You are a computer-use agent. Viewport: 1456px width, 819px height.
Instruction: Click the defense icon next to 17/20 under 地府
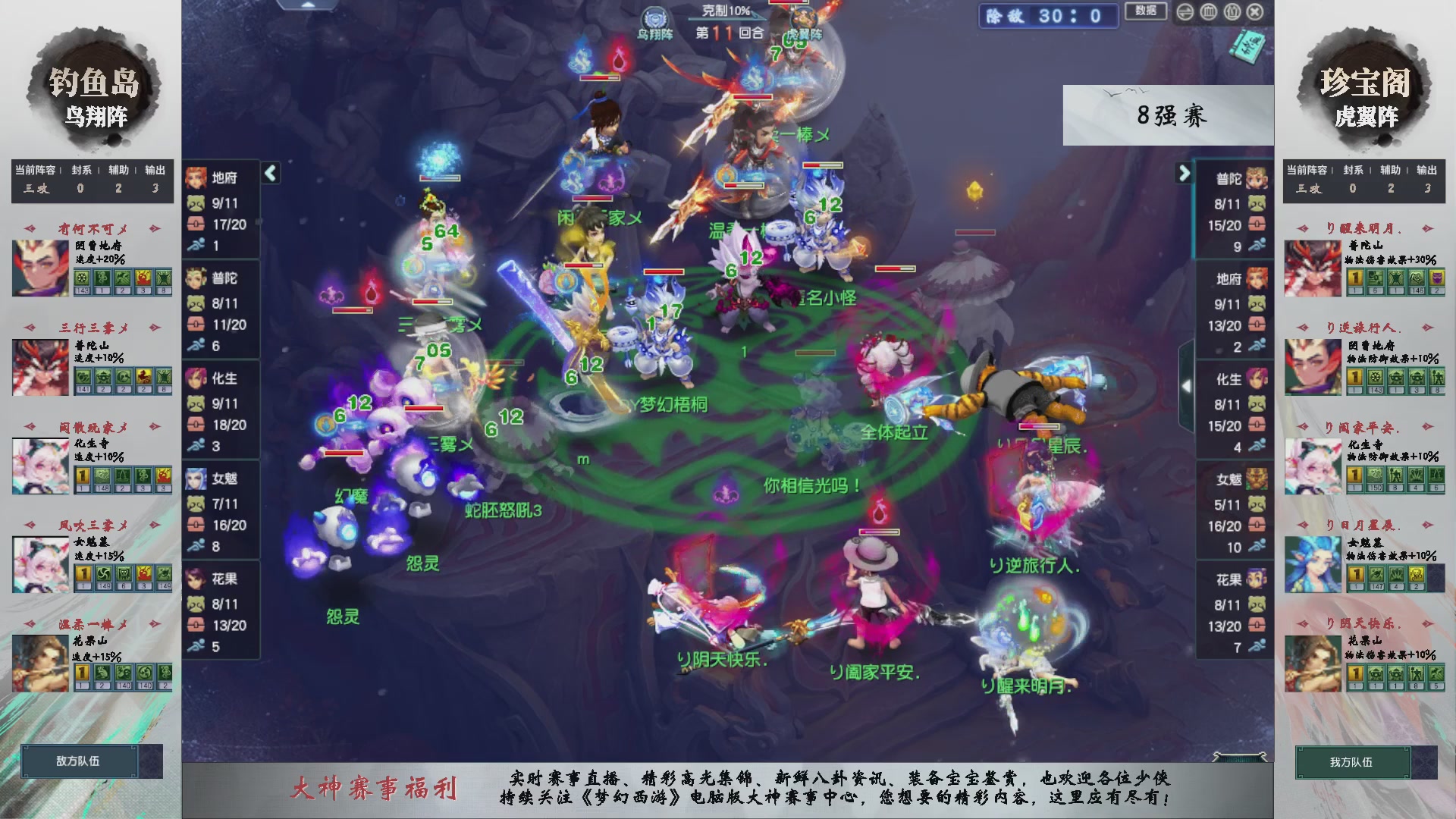point(197,225)
